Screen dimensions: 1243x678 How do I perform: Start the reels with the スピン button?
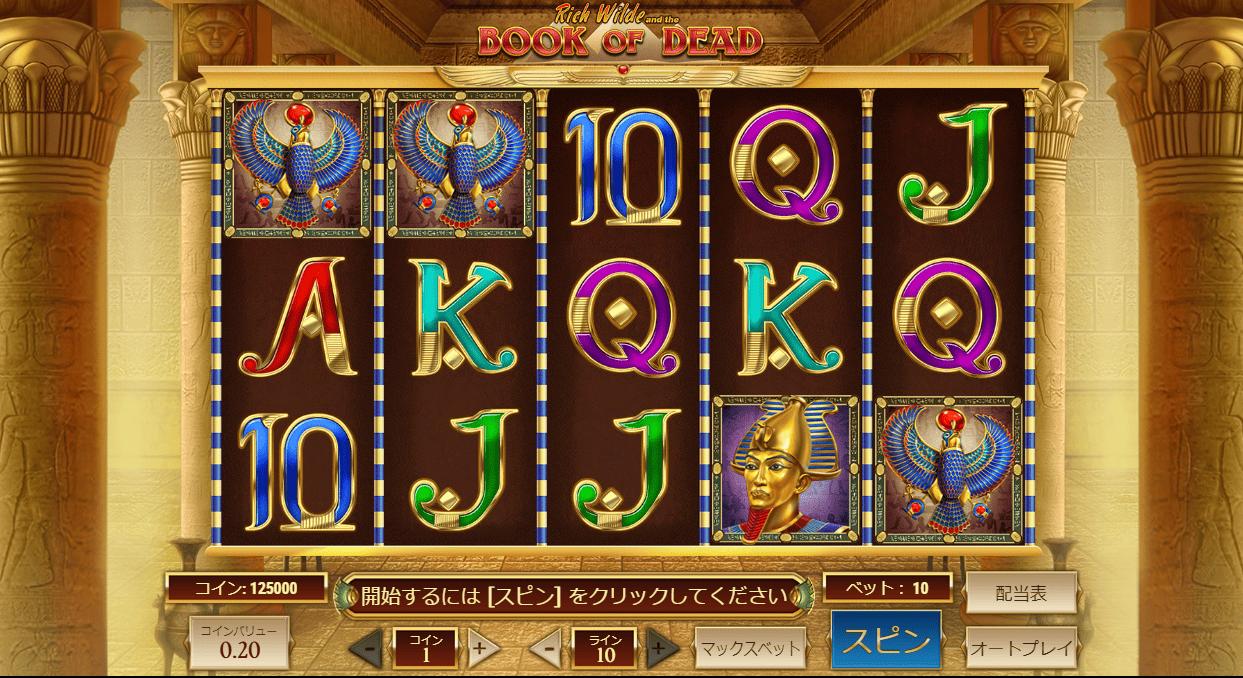click(885, 640)
